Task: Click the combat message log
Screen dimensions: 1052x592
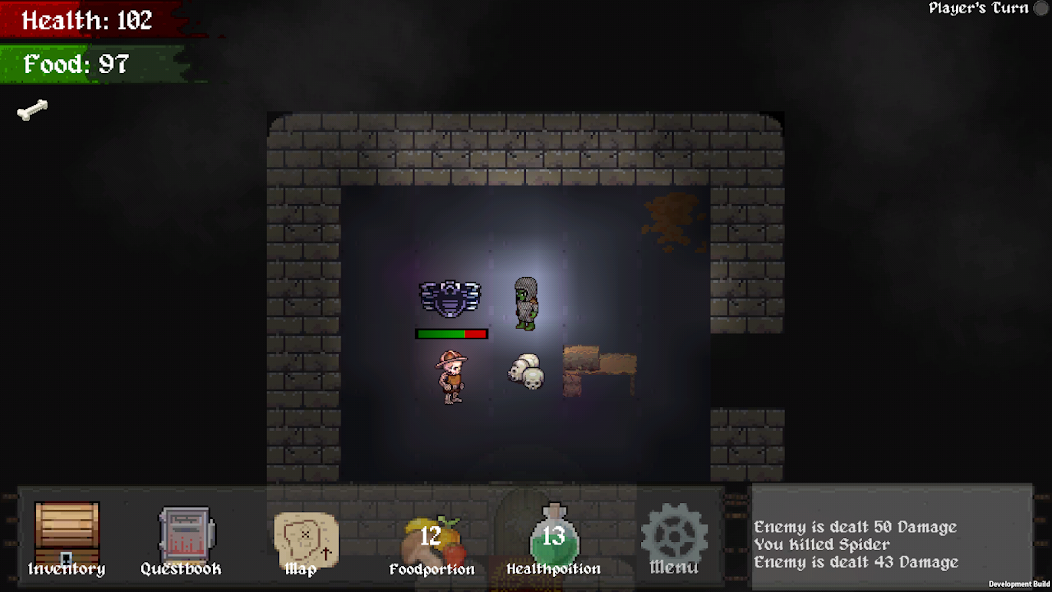Action: click(x=891, y=545)
